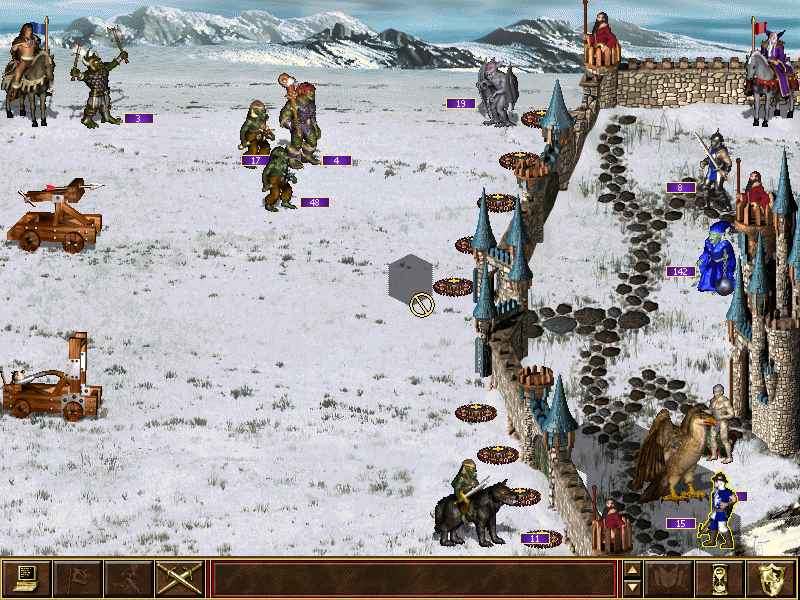Click the combat log message bar
800x600 pixels.
pos(414,578)
